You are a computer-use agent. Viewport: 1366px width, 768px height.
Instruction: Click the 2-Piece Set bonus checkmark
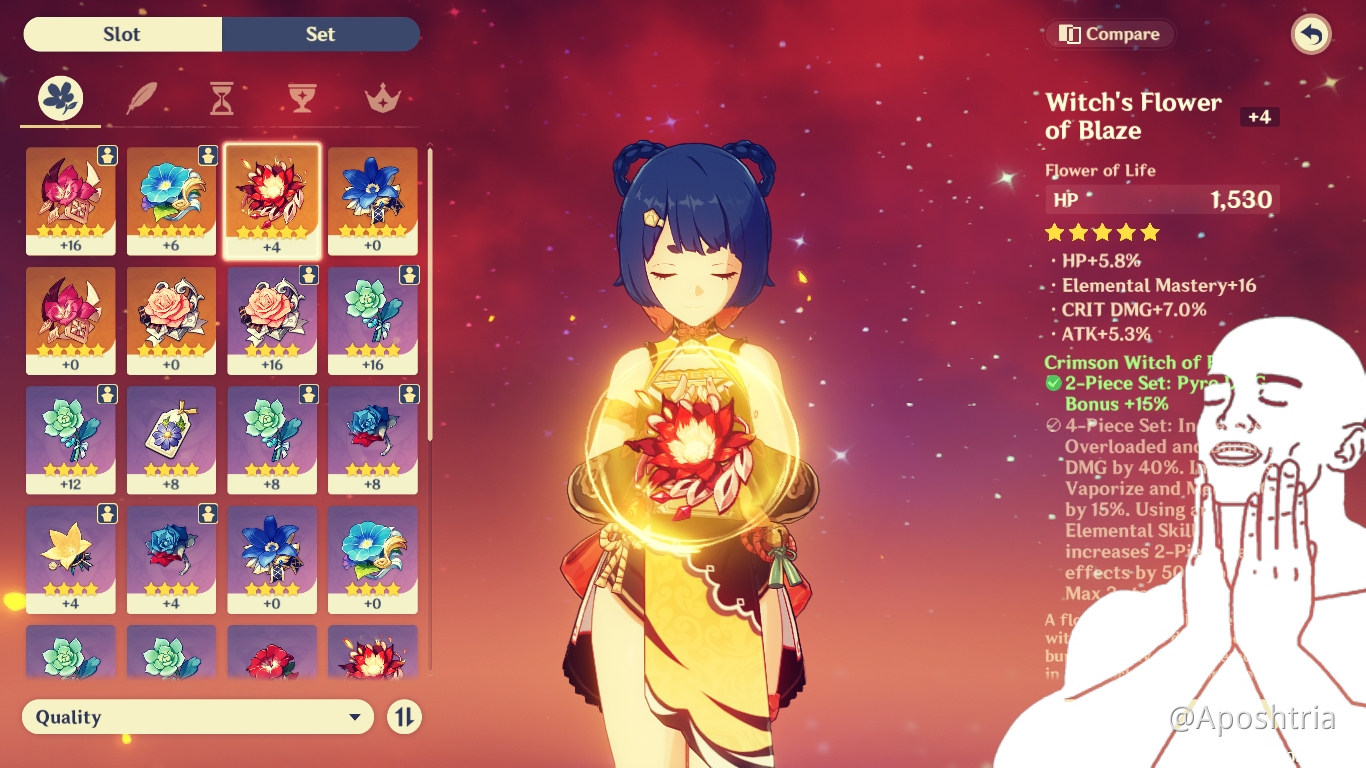pos(1052,383)
